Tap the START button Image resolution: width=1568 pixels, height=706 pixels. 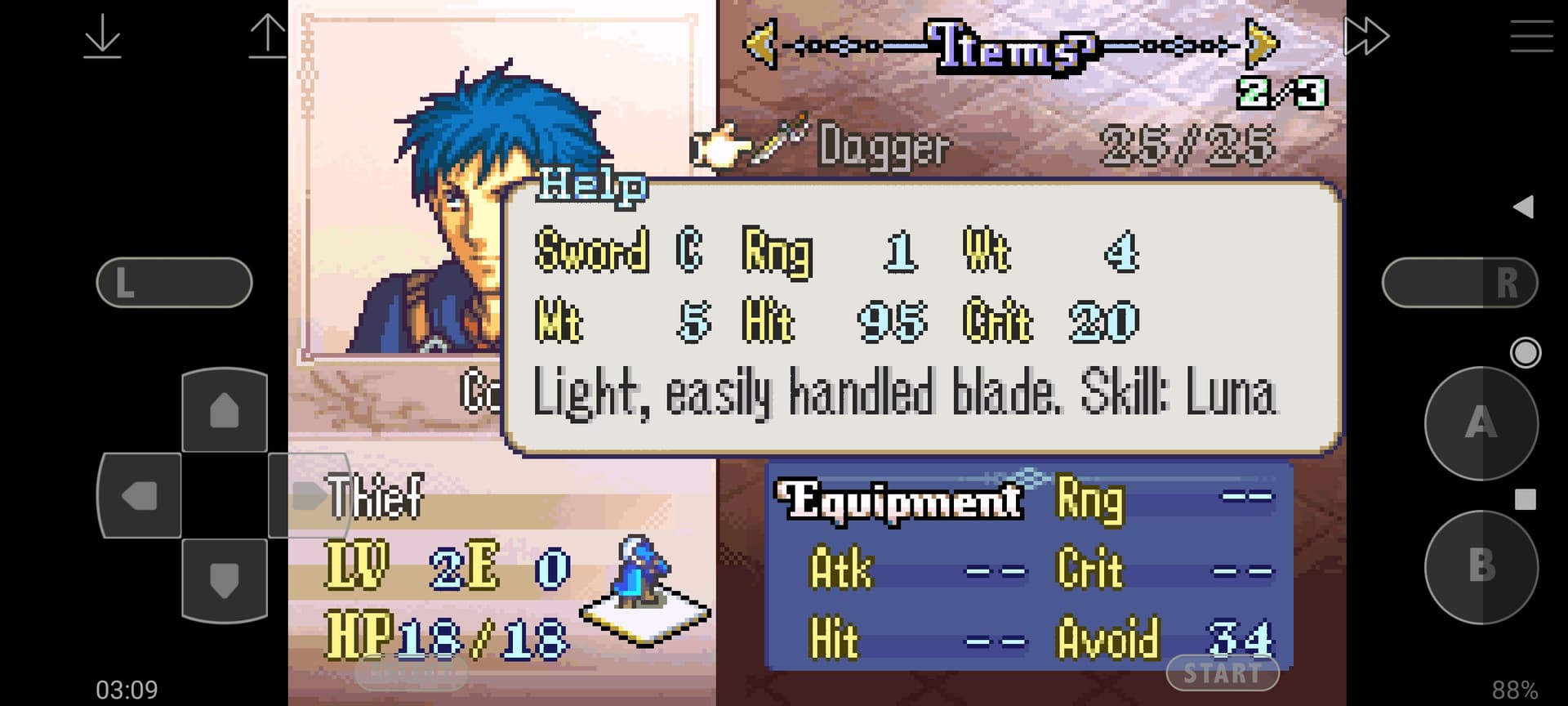pyautogui.click(x=1222, y=673)
